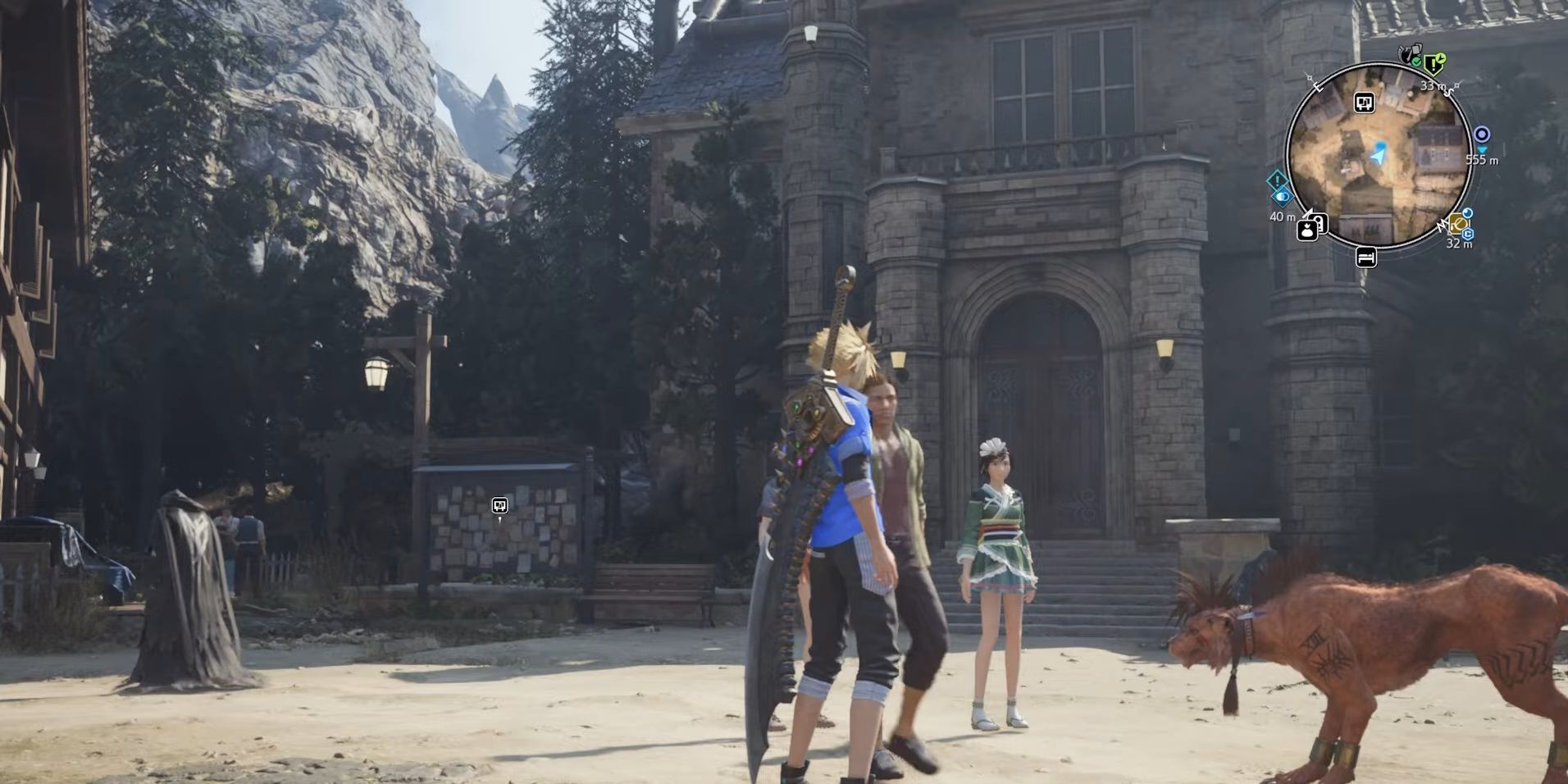Click the circular minimap
Image resolution: width=1568 pixels, height=784 pixels.
[x=1378, y=156]
